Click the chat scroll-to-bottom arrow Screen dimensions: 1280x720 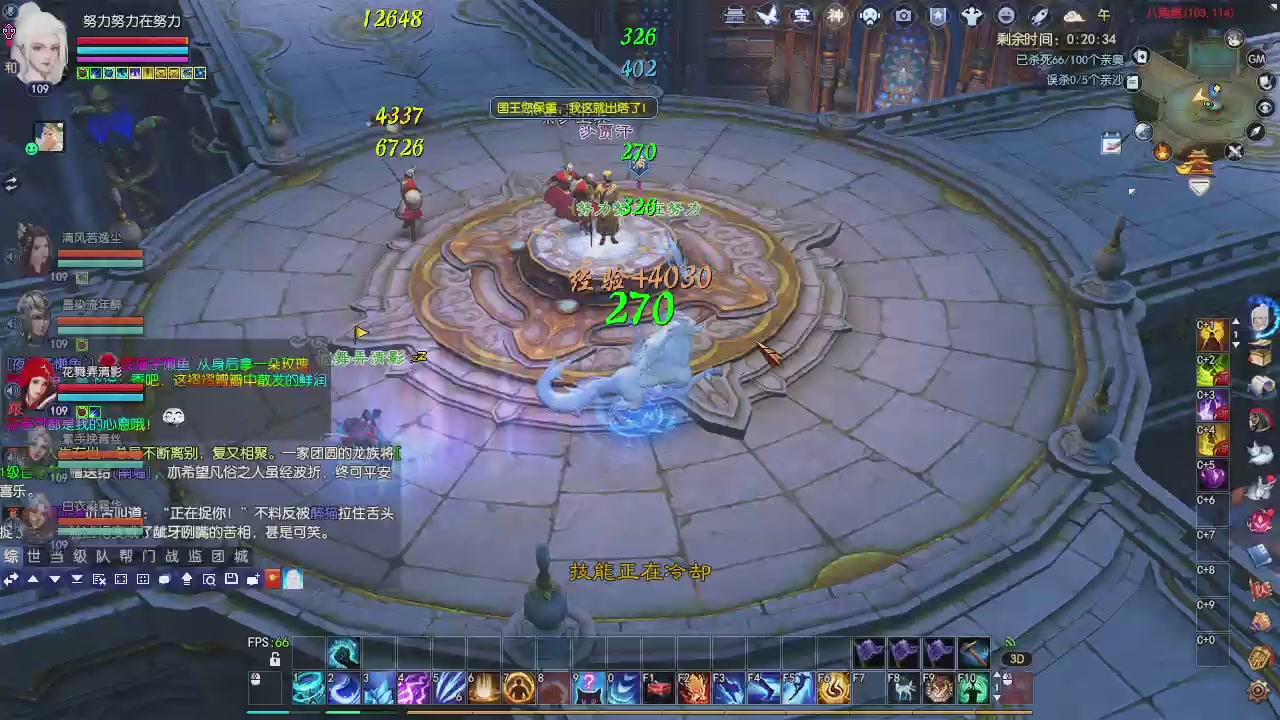(78, 580)
